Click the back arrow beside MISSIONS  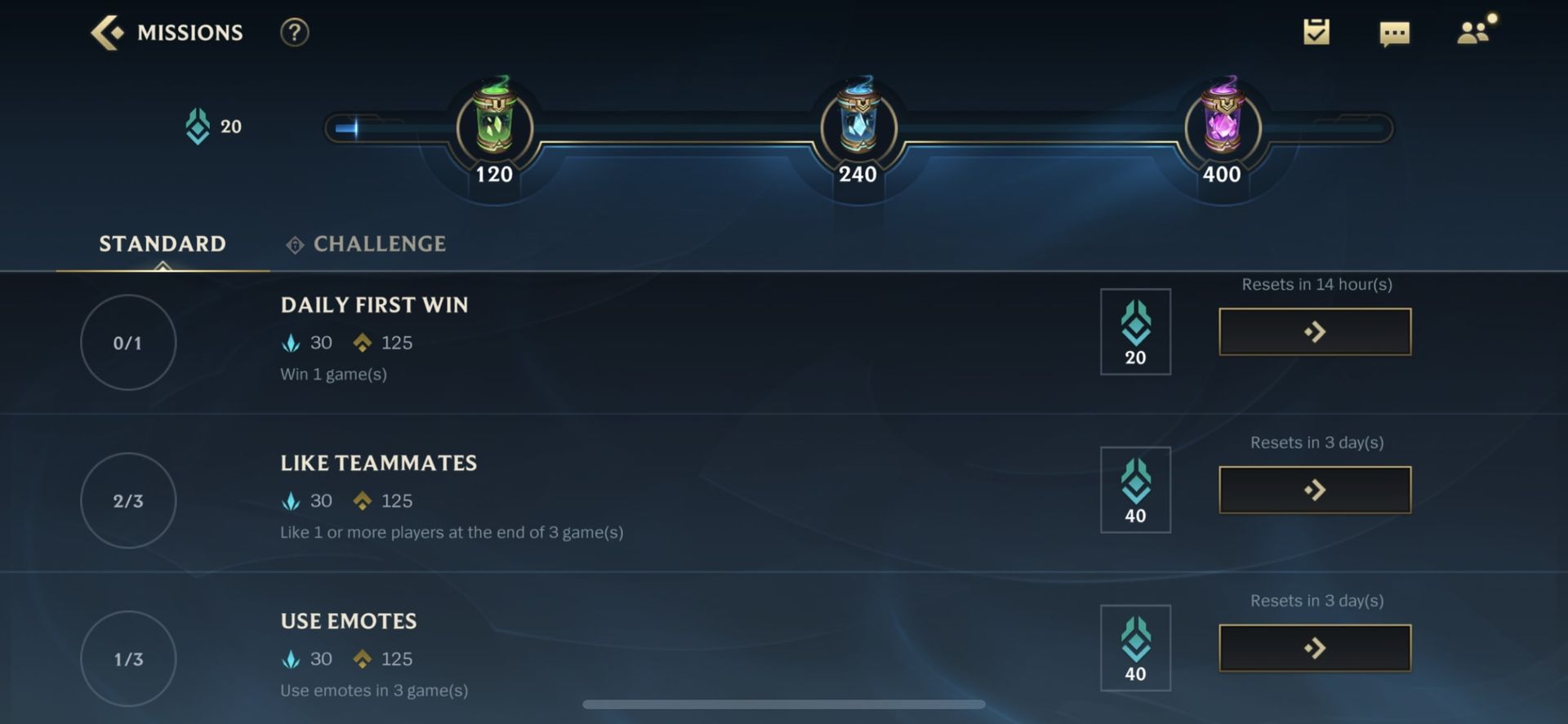click(x=106, y=32)
